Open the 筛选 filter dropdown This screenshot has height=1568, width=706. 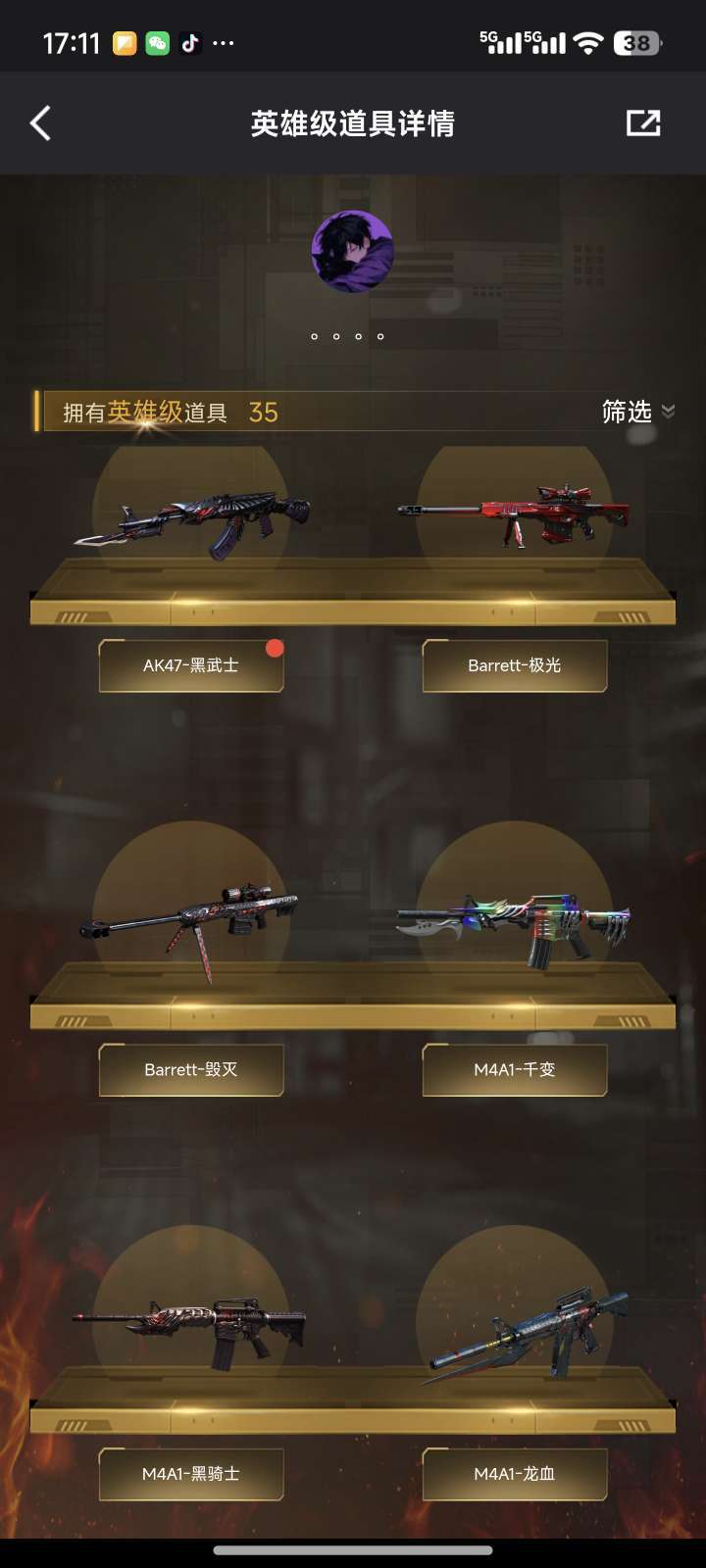(637, 412)
